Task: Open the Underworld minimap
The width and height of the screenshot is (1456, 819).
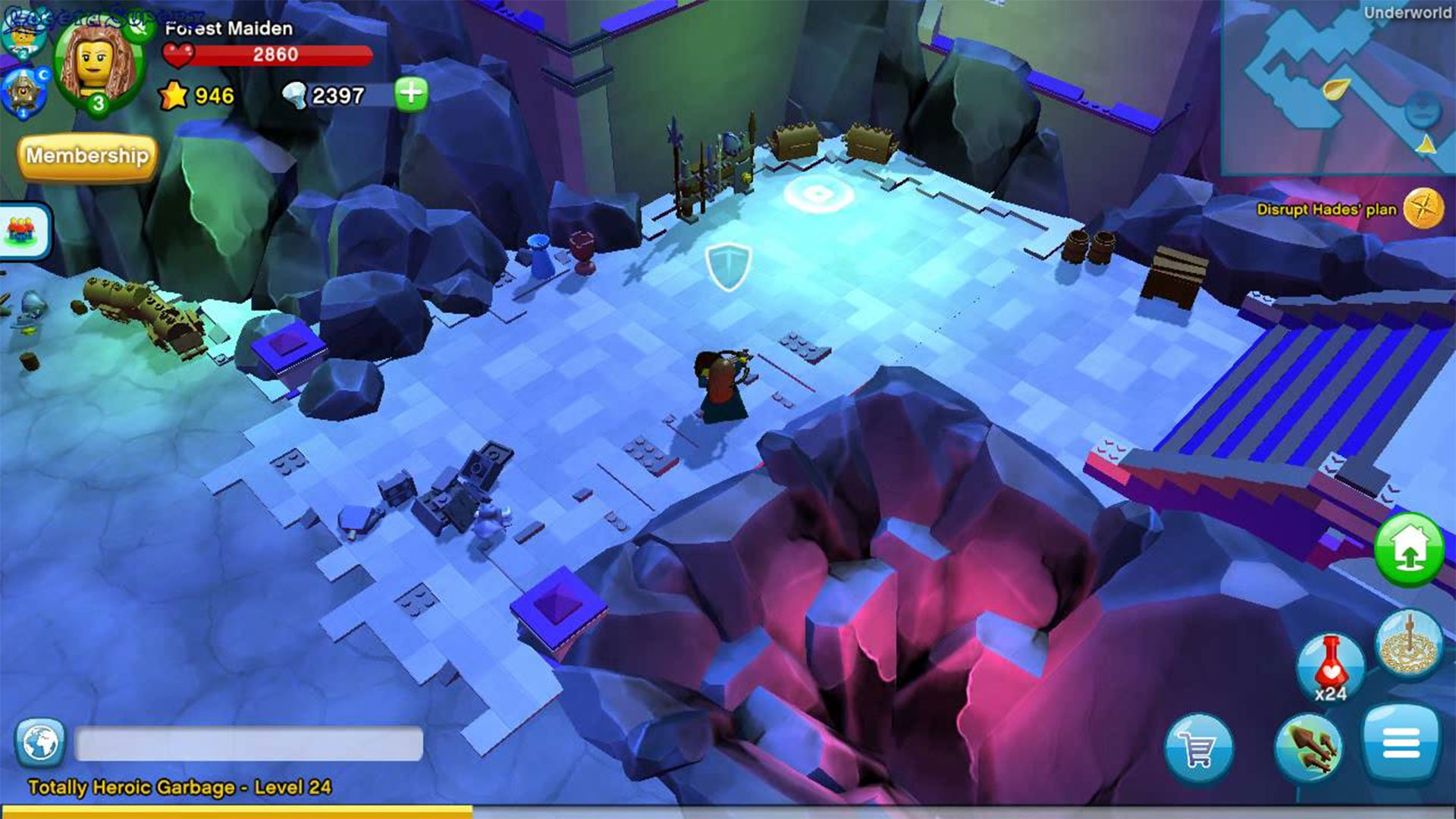Action: click(x=1338, y=87)
